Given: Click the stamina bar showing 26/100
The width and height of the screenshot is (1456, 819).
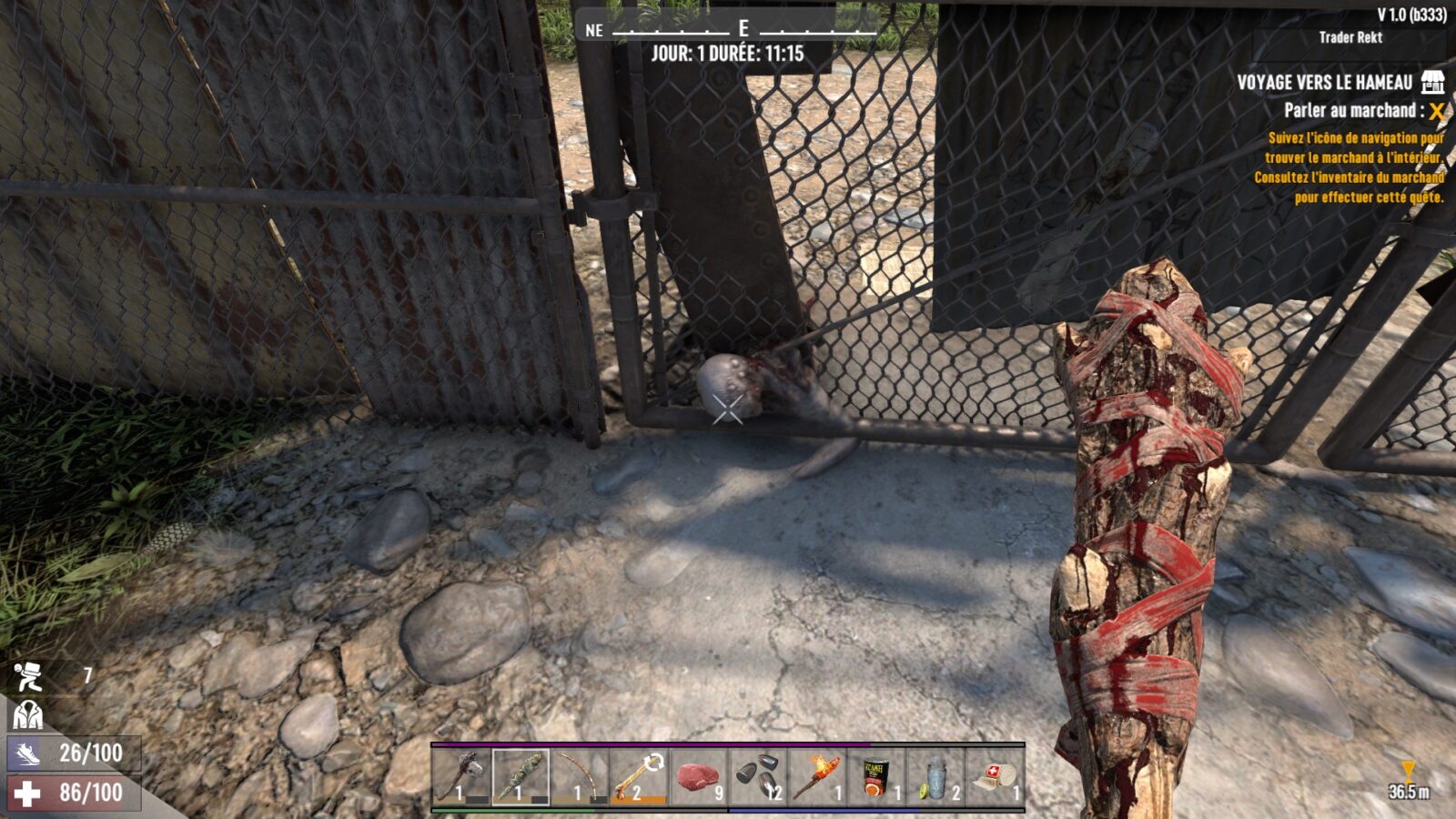Looking at the screenshot, I should tap(73, 753).
